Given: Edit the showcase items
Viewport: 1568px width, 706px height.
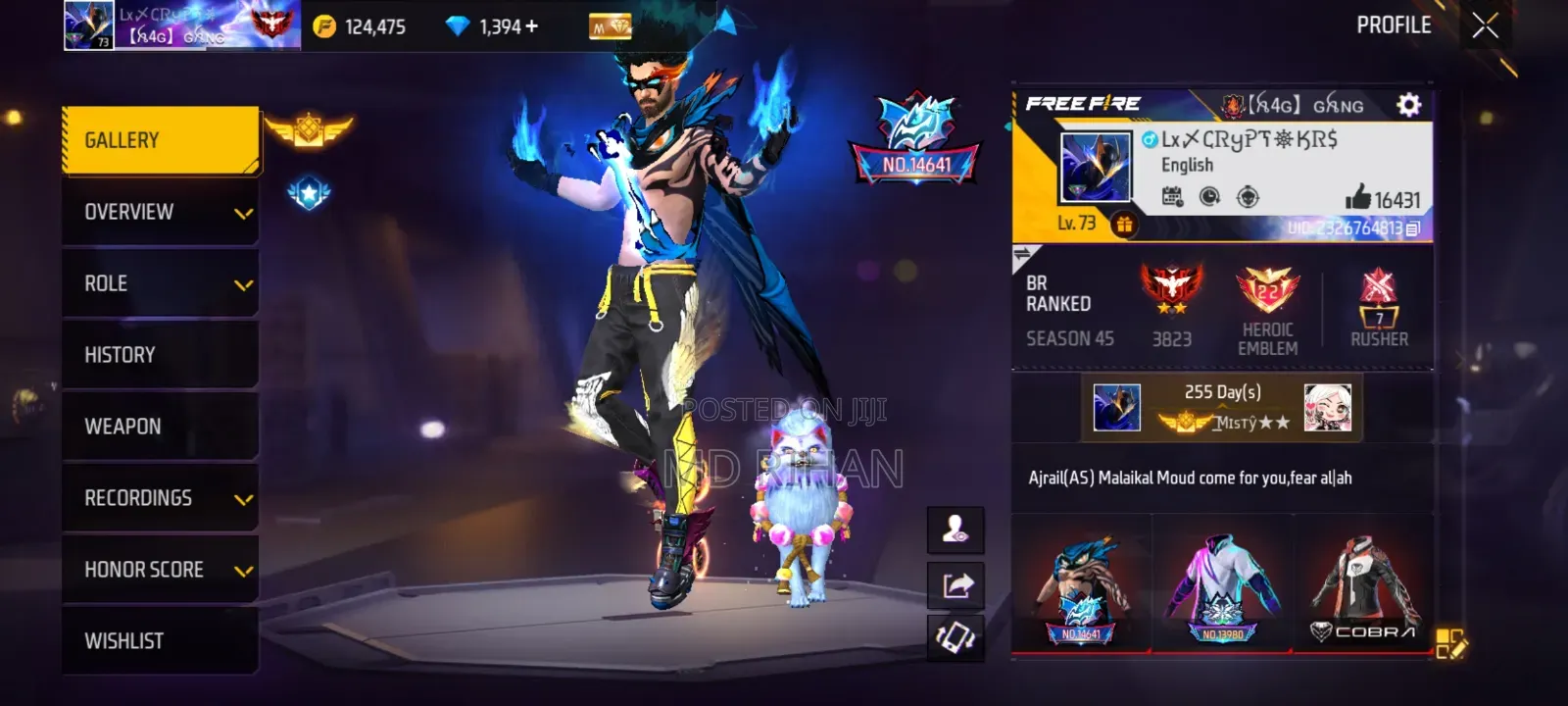Looking at the screenshot, I should pyautogui.click(x=1450, y=643).
